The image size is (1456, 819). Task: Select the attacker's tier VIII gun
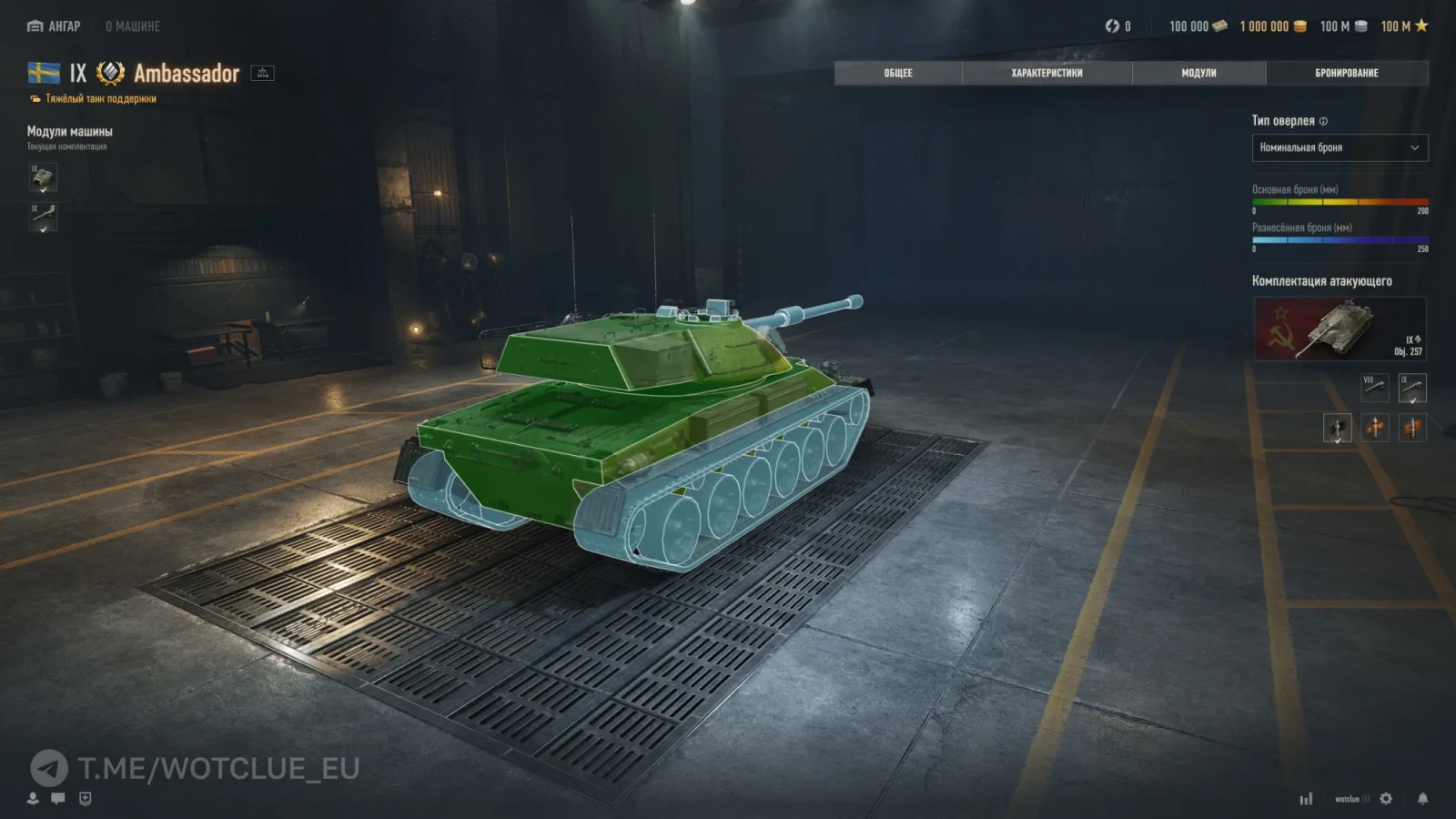pyautogui.click(x=1374, y=388)
